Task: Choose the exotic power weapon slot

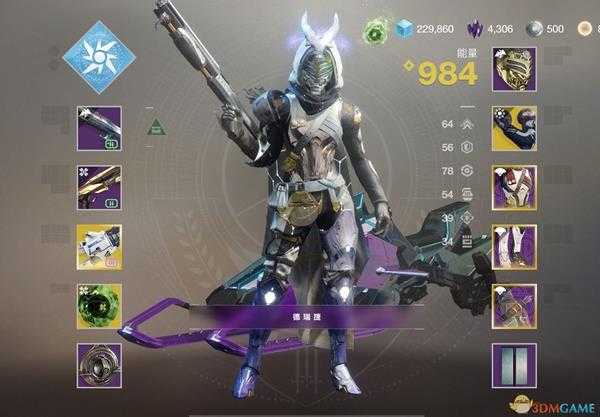Action: 98,246
